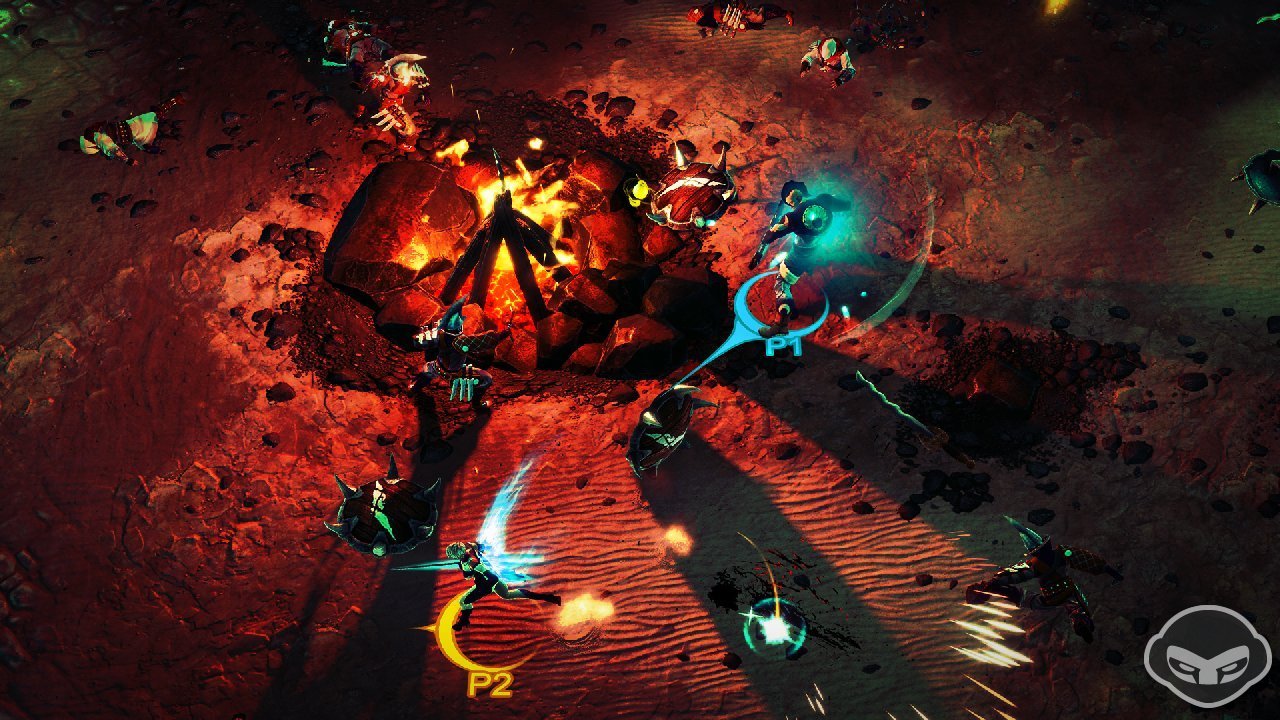Select the yellow P2 player marker

tap(489, 683)
